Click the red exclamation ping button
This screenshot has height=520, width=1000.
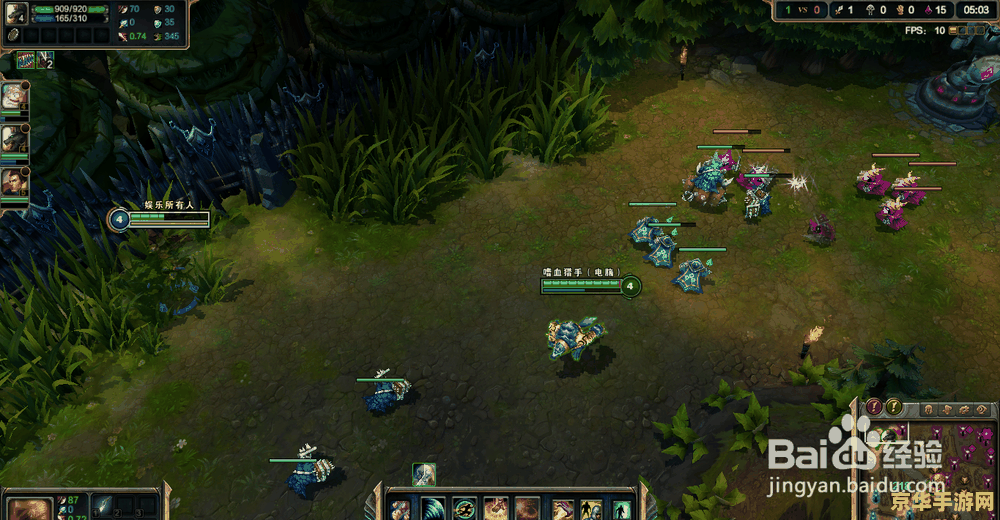pos(874,407)
